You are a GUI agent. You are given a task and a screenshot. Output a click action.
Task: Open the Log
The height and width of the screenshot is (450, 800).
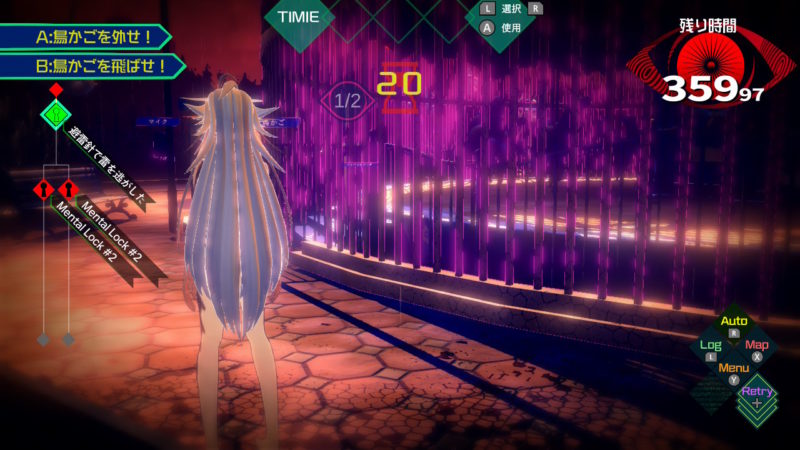pos(710,345)
